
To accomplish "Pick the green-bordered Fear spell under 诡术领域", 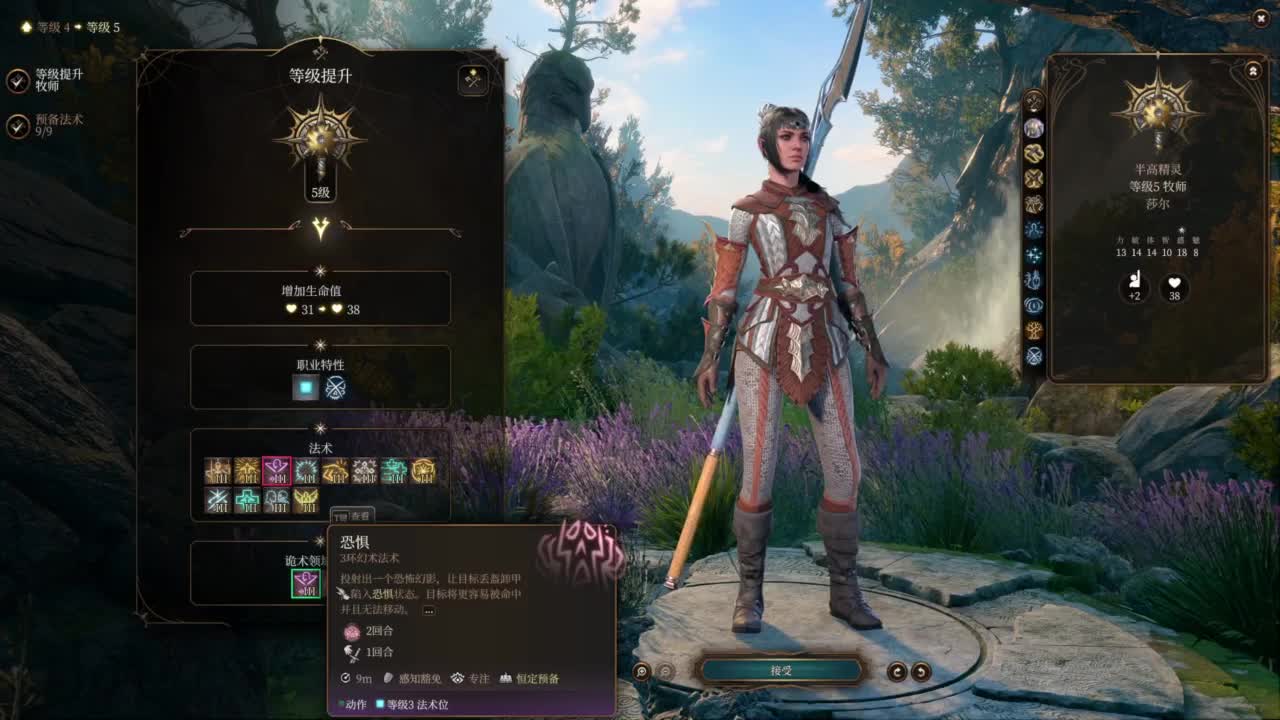I will coord(306,583).
